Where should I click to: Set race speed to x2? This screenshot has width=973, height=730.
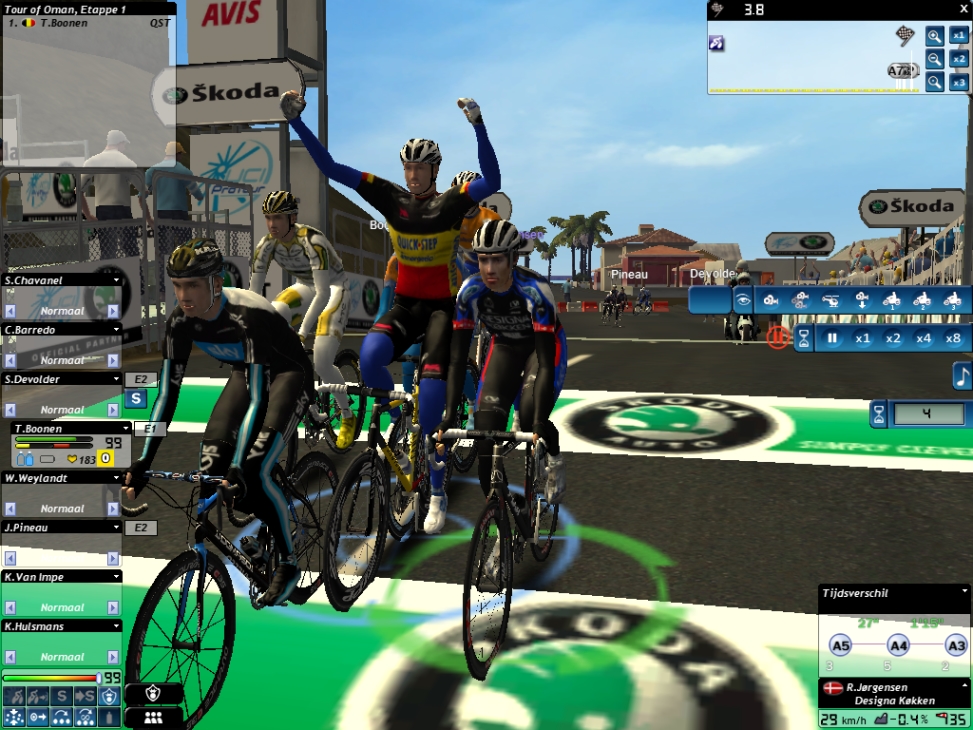pos(893,339)
